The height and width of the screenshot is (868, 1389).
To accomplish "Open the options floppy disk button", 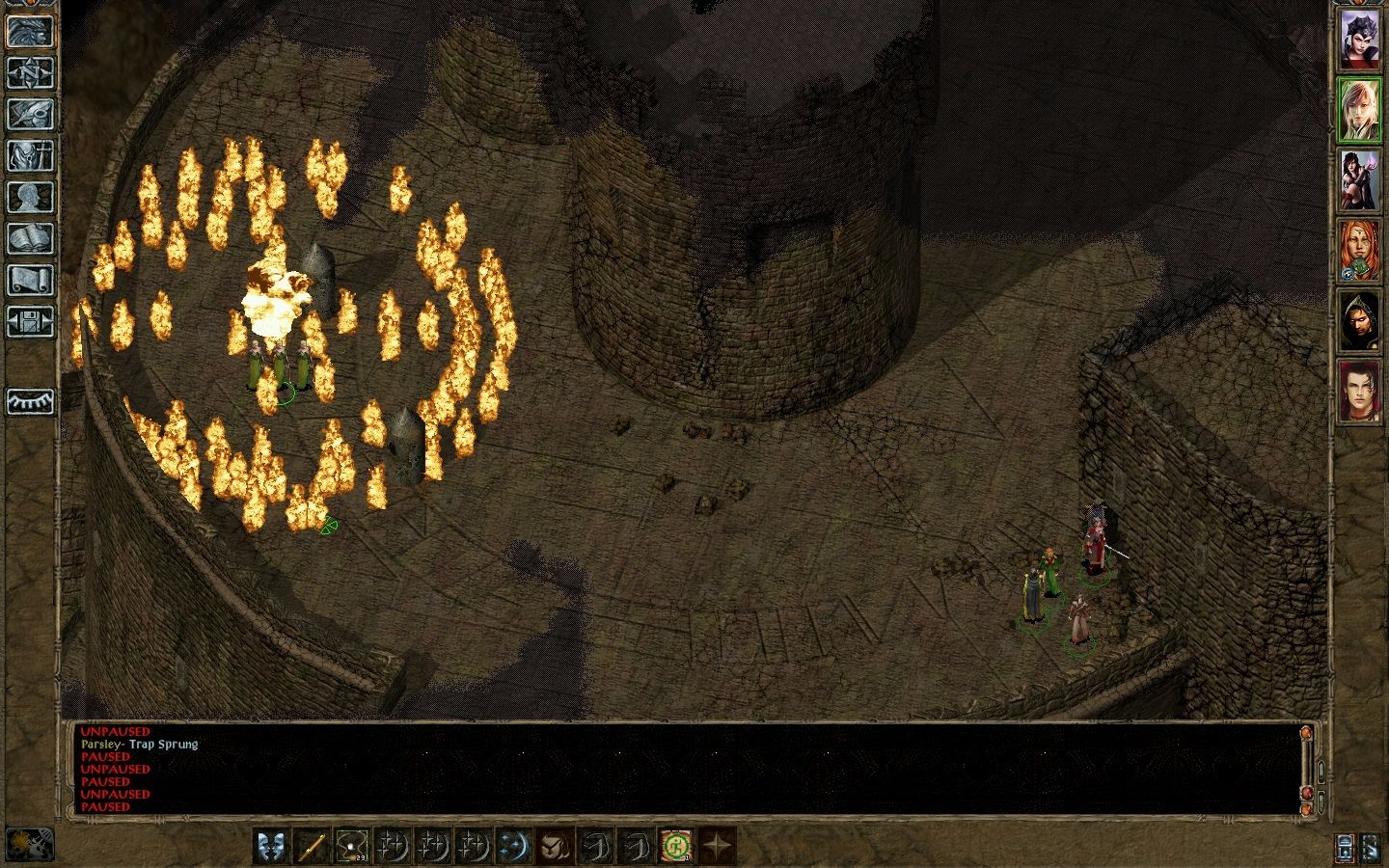I will (30, 321).
